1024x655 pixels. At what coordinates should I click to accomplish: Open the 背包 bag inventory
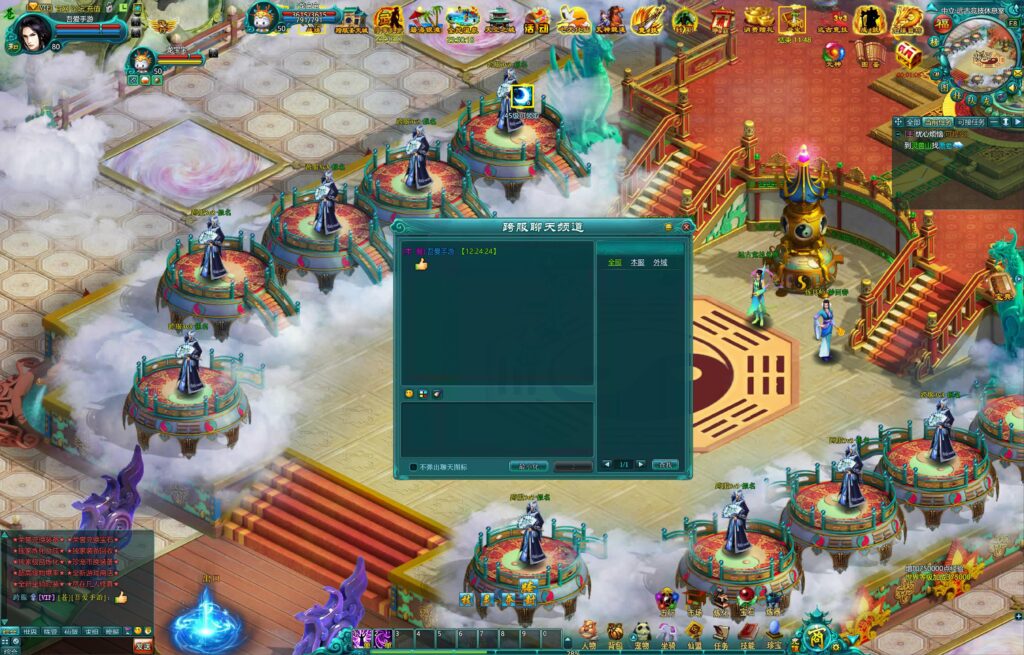[x=615, y=634]
